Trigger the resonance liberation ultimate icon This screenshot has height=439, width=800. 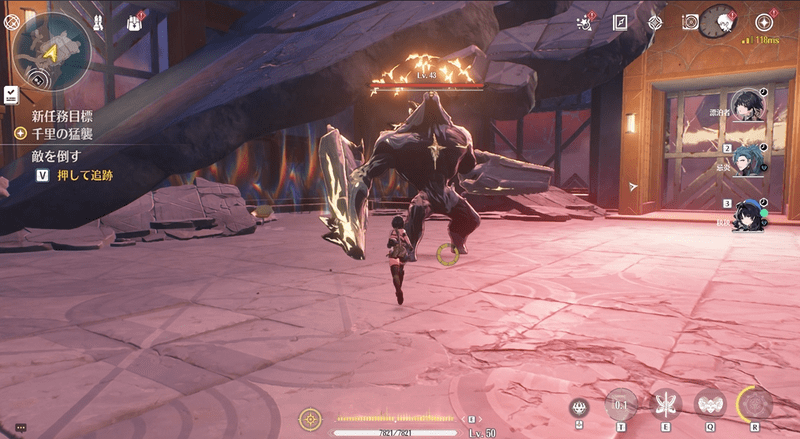pyautogui.click(x=754, y=403)
